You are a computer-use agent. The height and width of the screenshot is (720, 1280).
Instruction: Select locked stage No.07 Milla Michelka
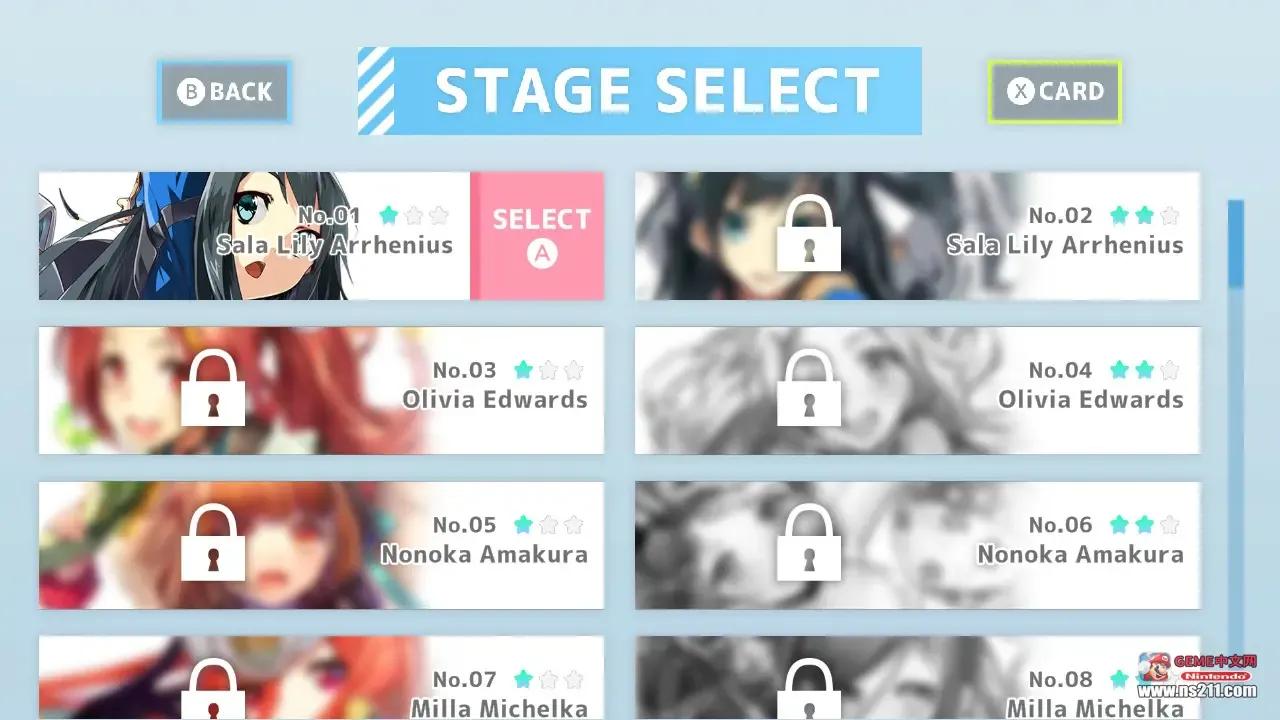321,680
